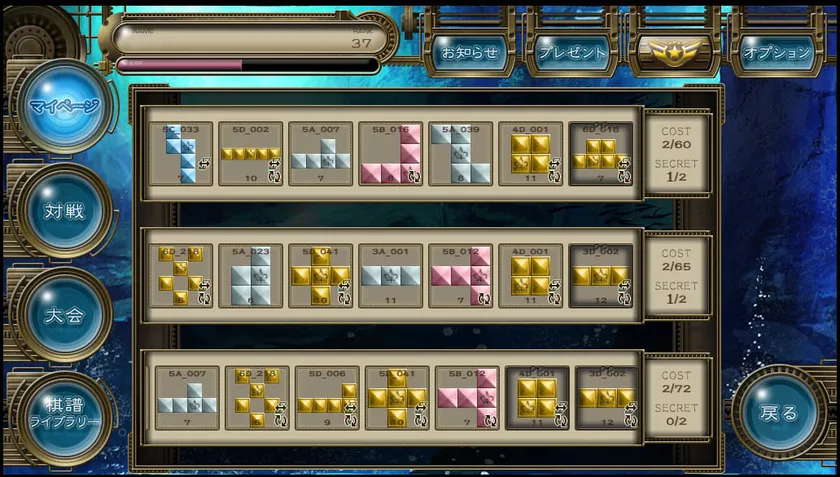Viewport: 840px width, 477px height.
Task: Go to the 対戦 battle menu
Action: pyautogui.click(x=63, y=210)
